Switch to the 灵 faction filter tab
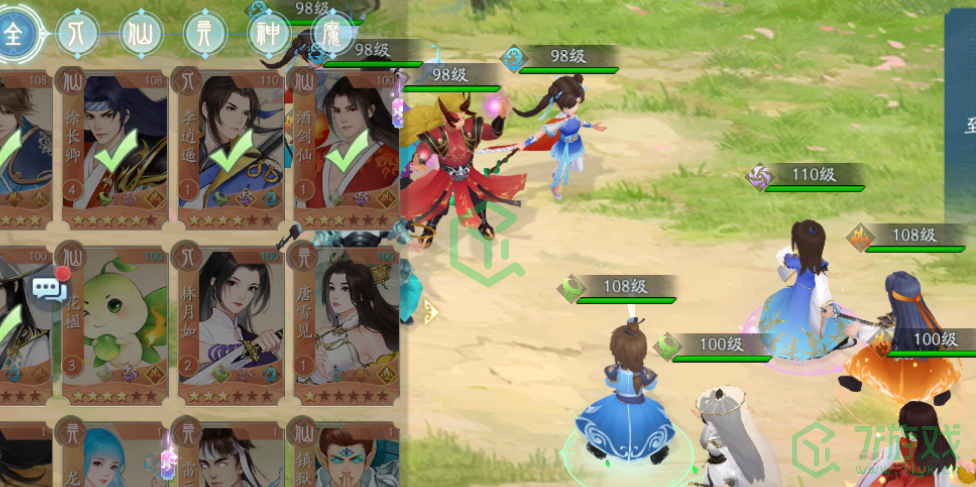This screenshot has height=487, width=976. pyautogui.click(x=205, y=35)
